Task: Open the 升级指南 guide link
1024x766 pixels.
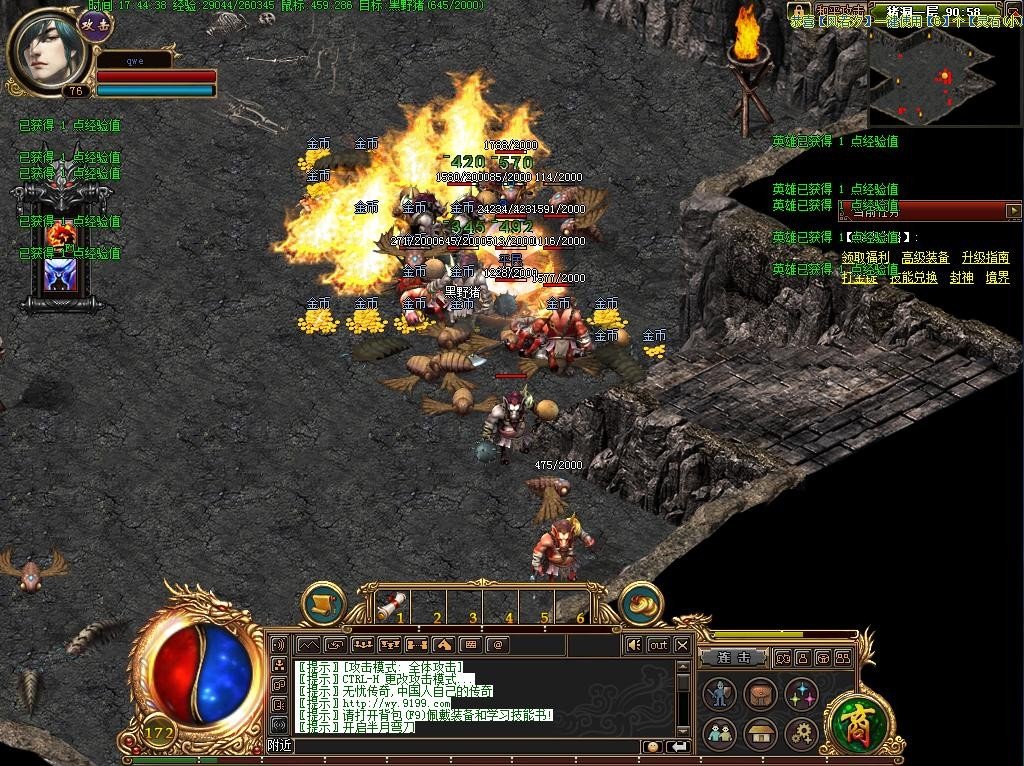Action: (x=985, y=258)
